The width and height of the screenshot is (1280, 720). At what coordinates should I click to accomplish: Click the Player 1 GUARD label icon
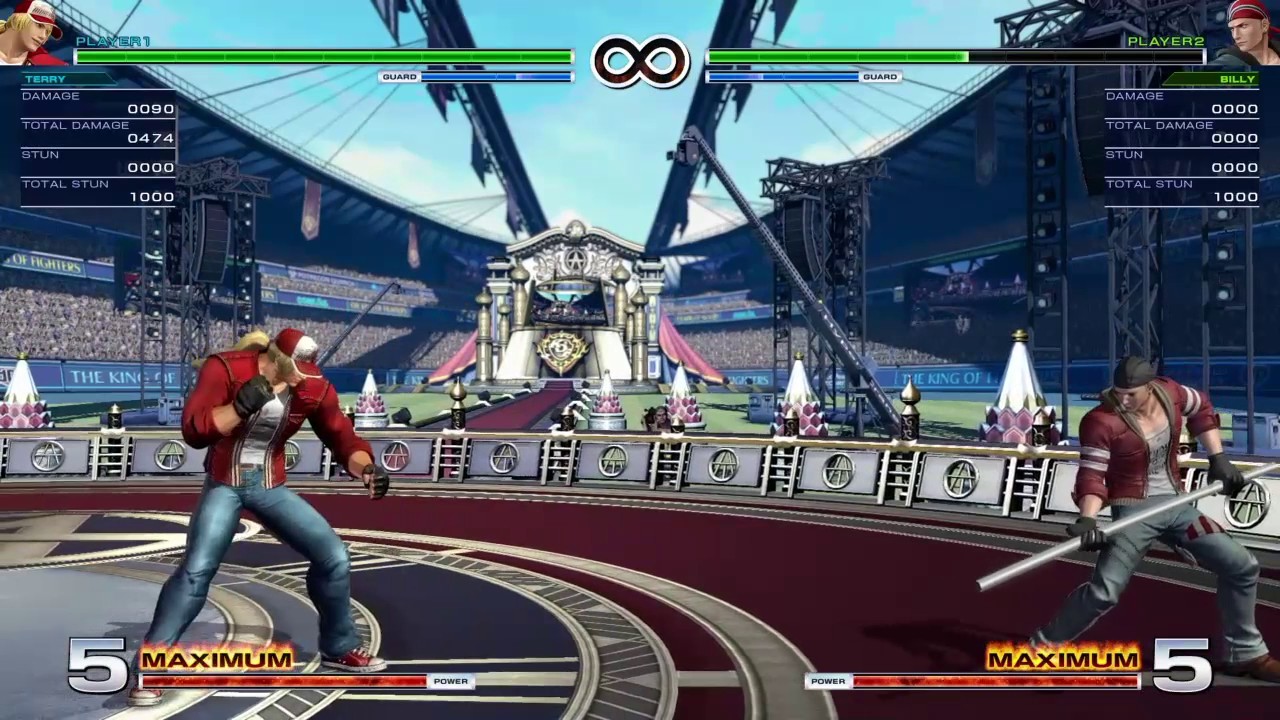coord(399,76)
